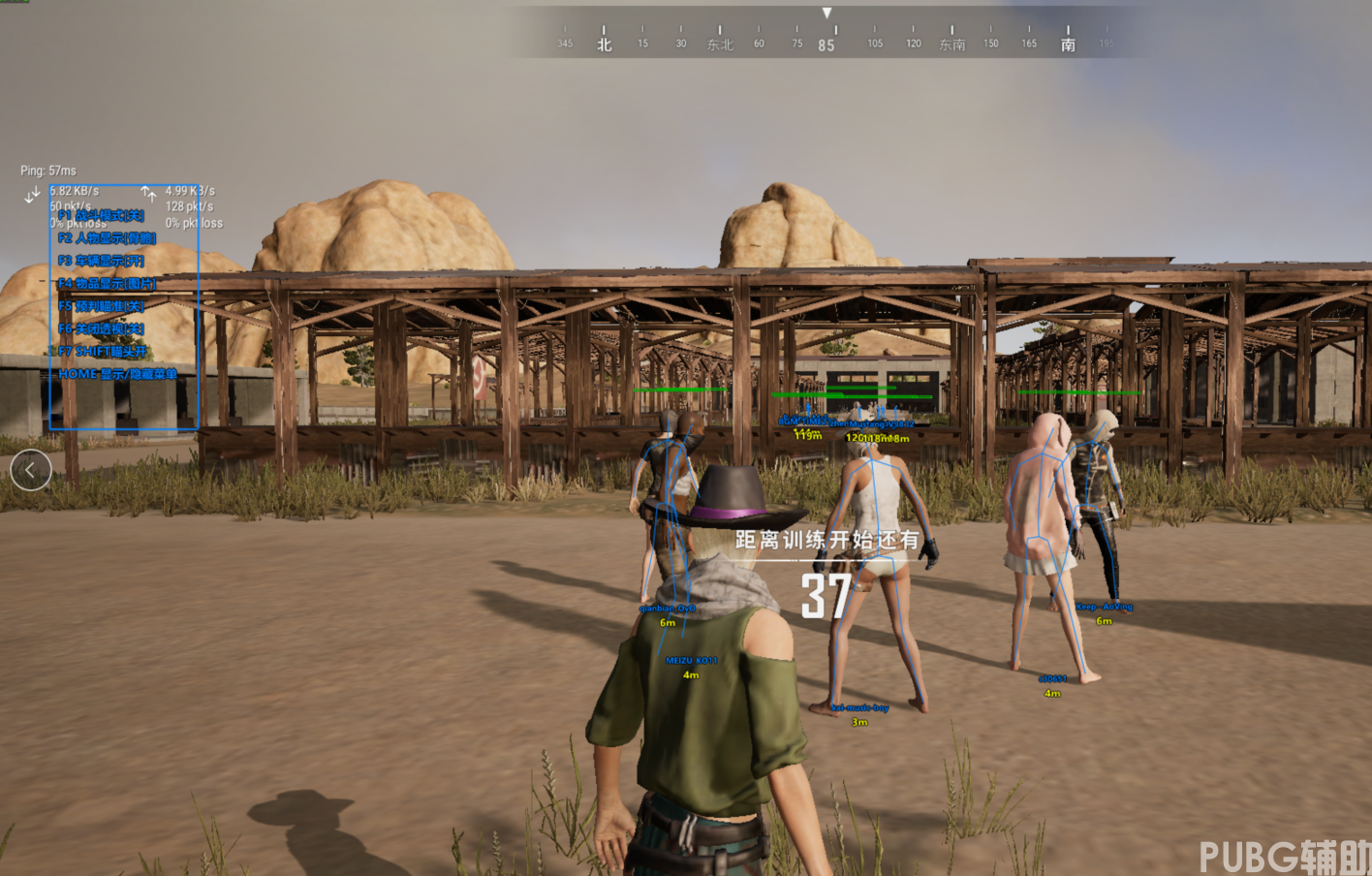Select the HOME 显示/隐藏菜单 entry
Viewport: 1372px width, 876px height.
coord(117,374)
